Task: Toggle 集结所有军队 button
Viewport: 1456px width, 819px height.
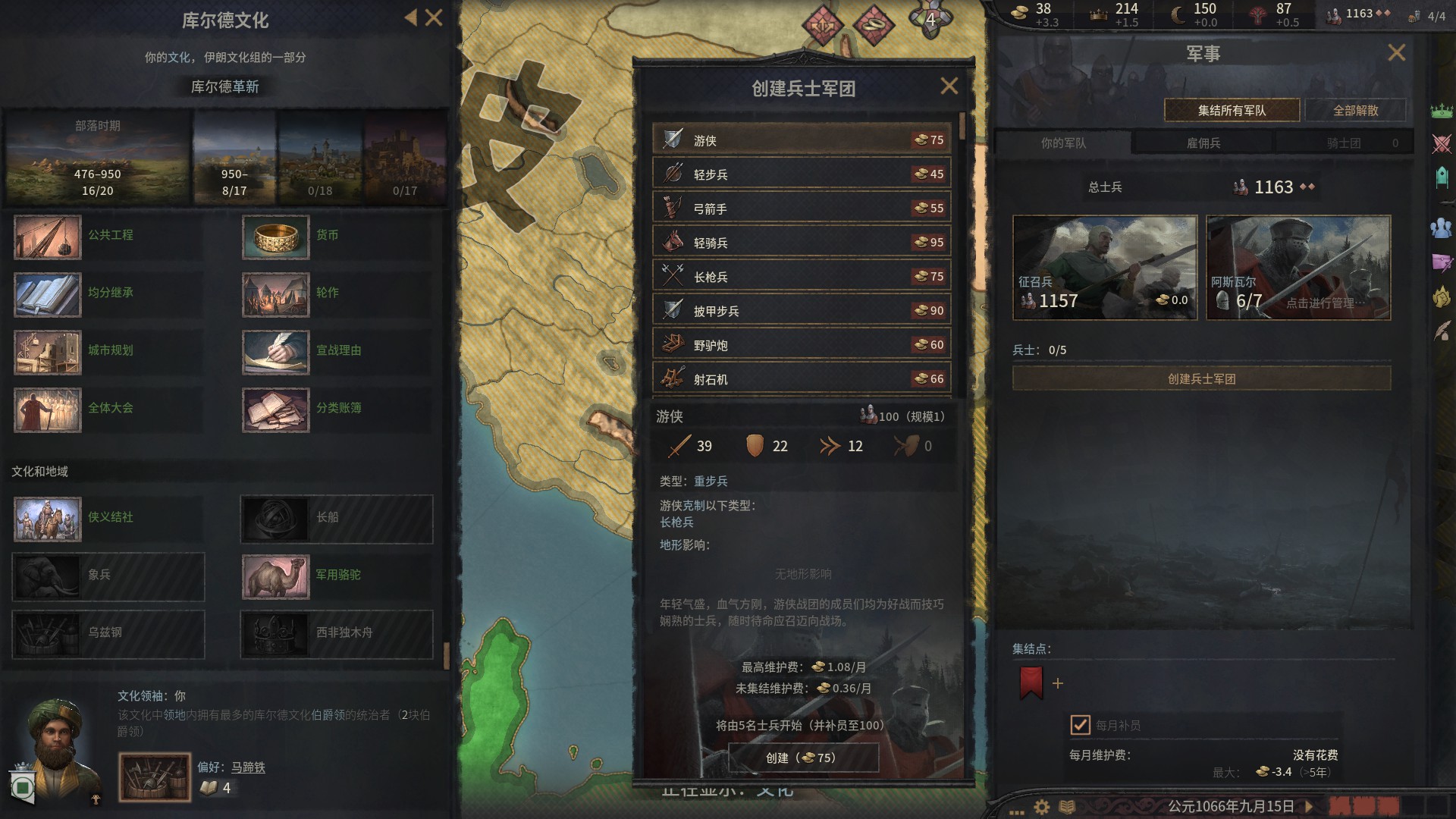Action: pyautogui.click(x=1231, y=109)
